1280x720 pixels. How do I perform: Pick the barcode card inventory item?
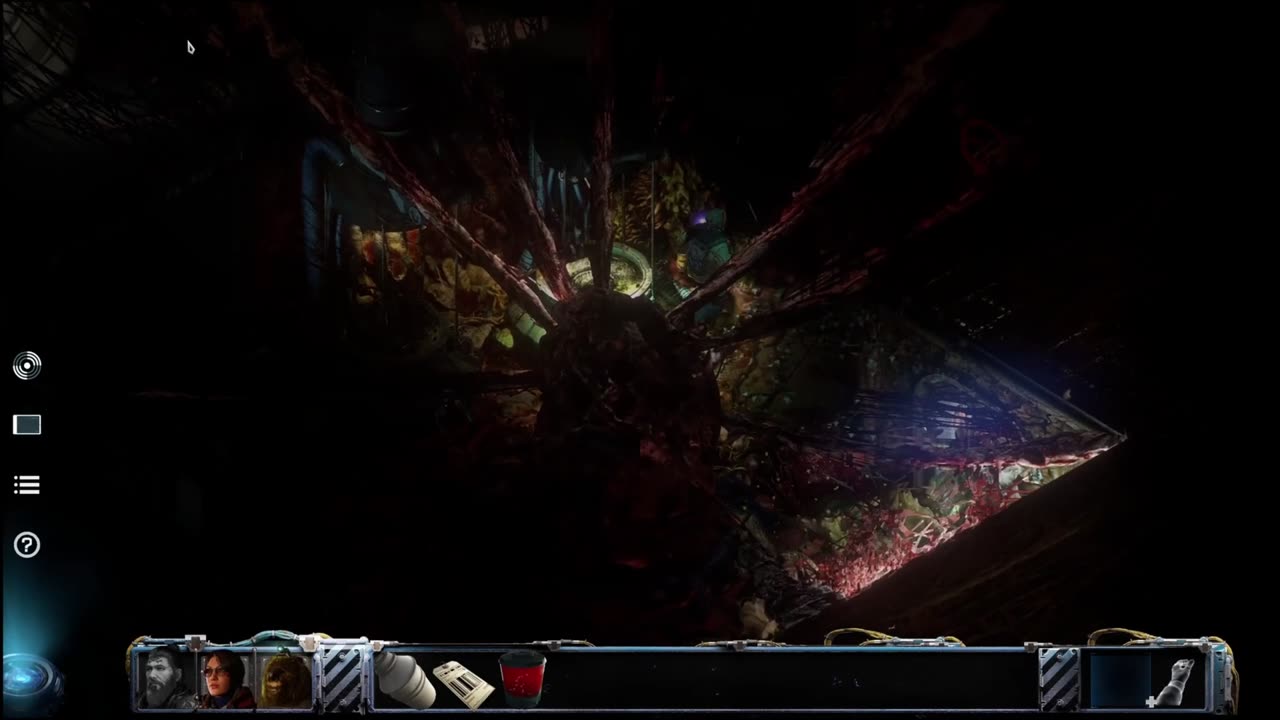463,682
